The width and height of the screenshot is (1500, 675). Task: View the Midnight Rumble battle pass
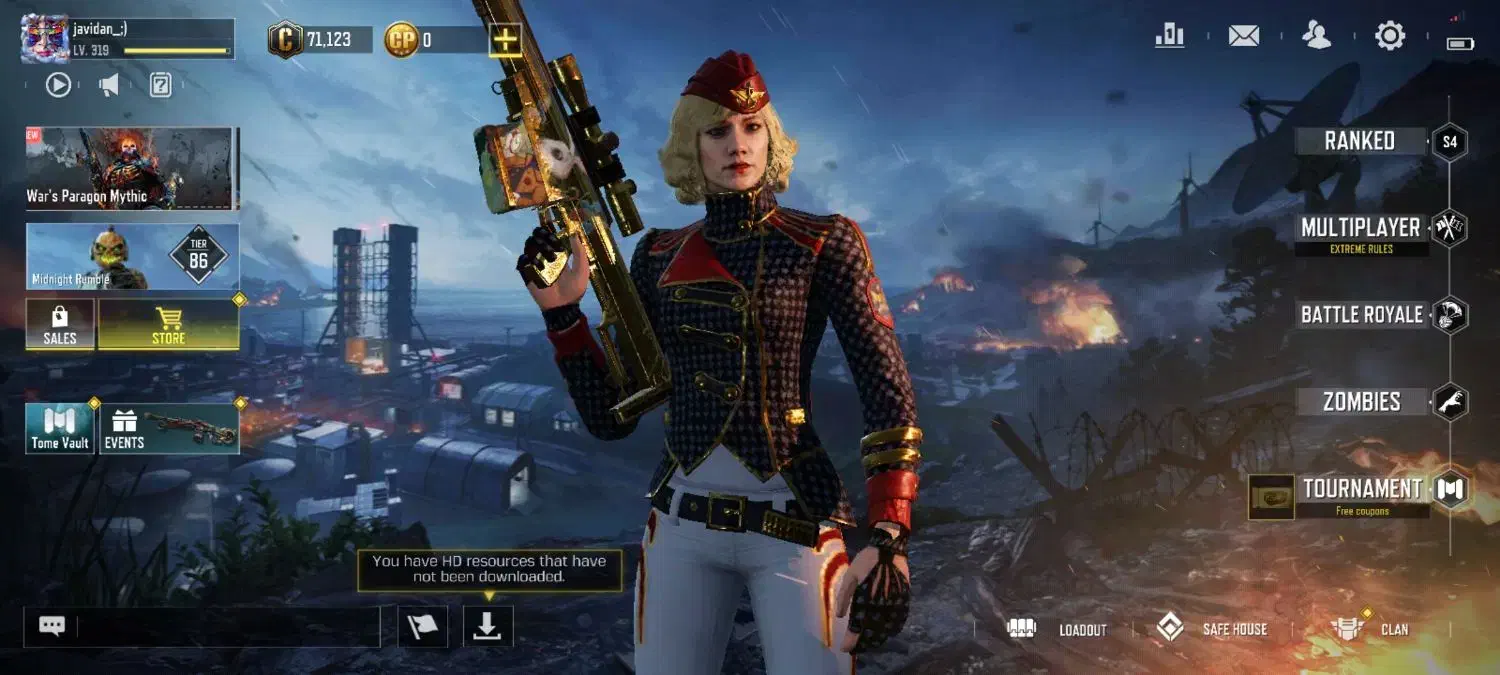(x=132, y=257)
